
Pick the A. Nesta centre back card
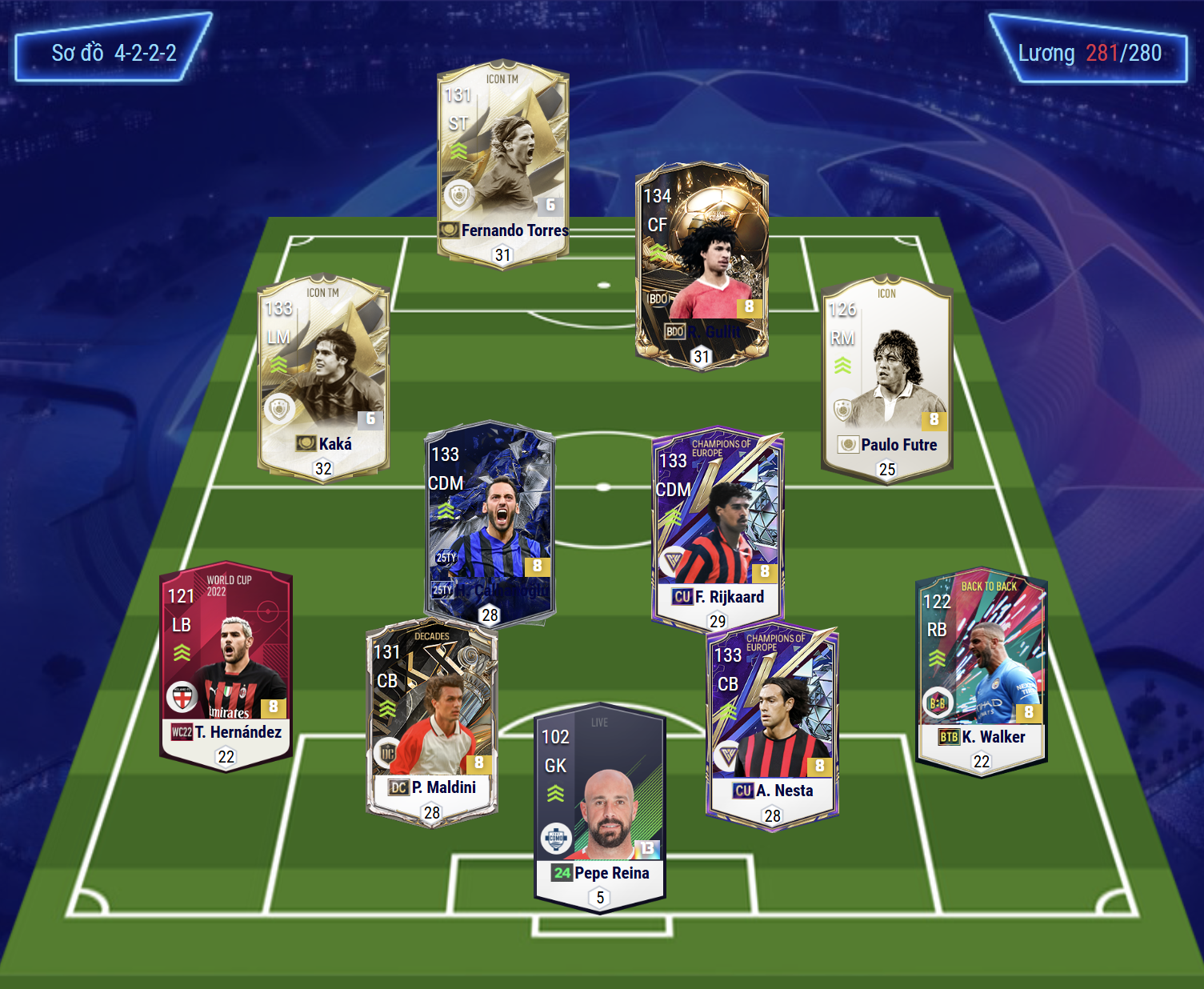772,725
